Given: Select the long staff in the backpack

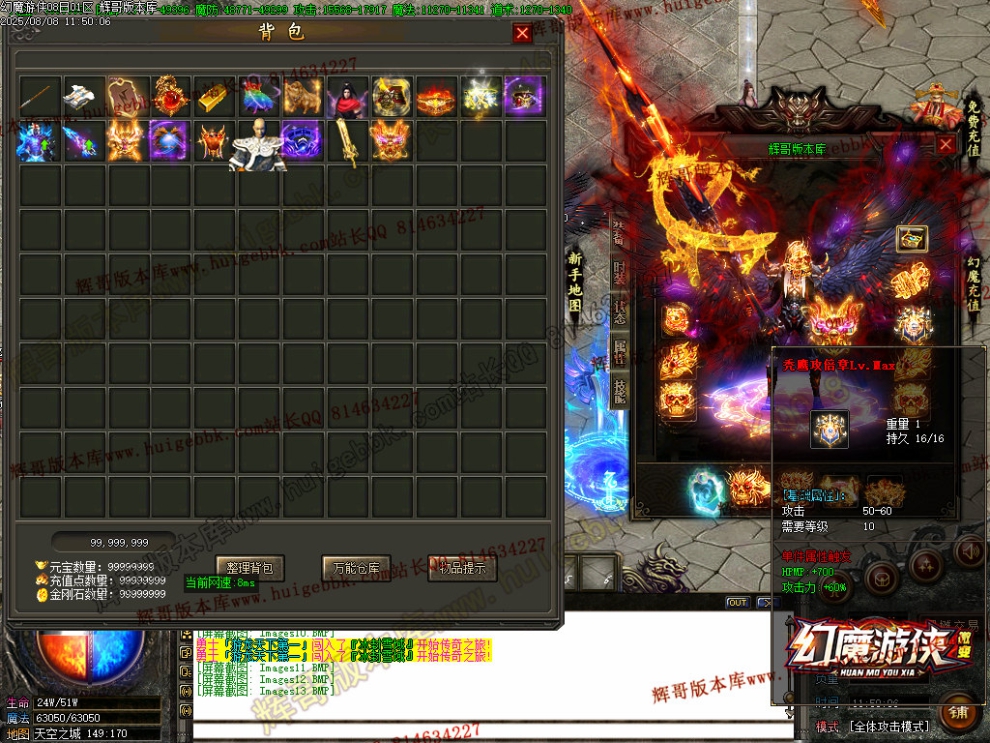Looking at the screenshot, I should click(39, 97).
